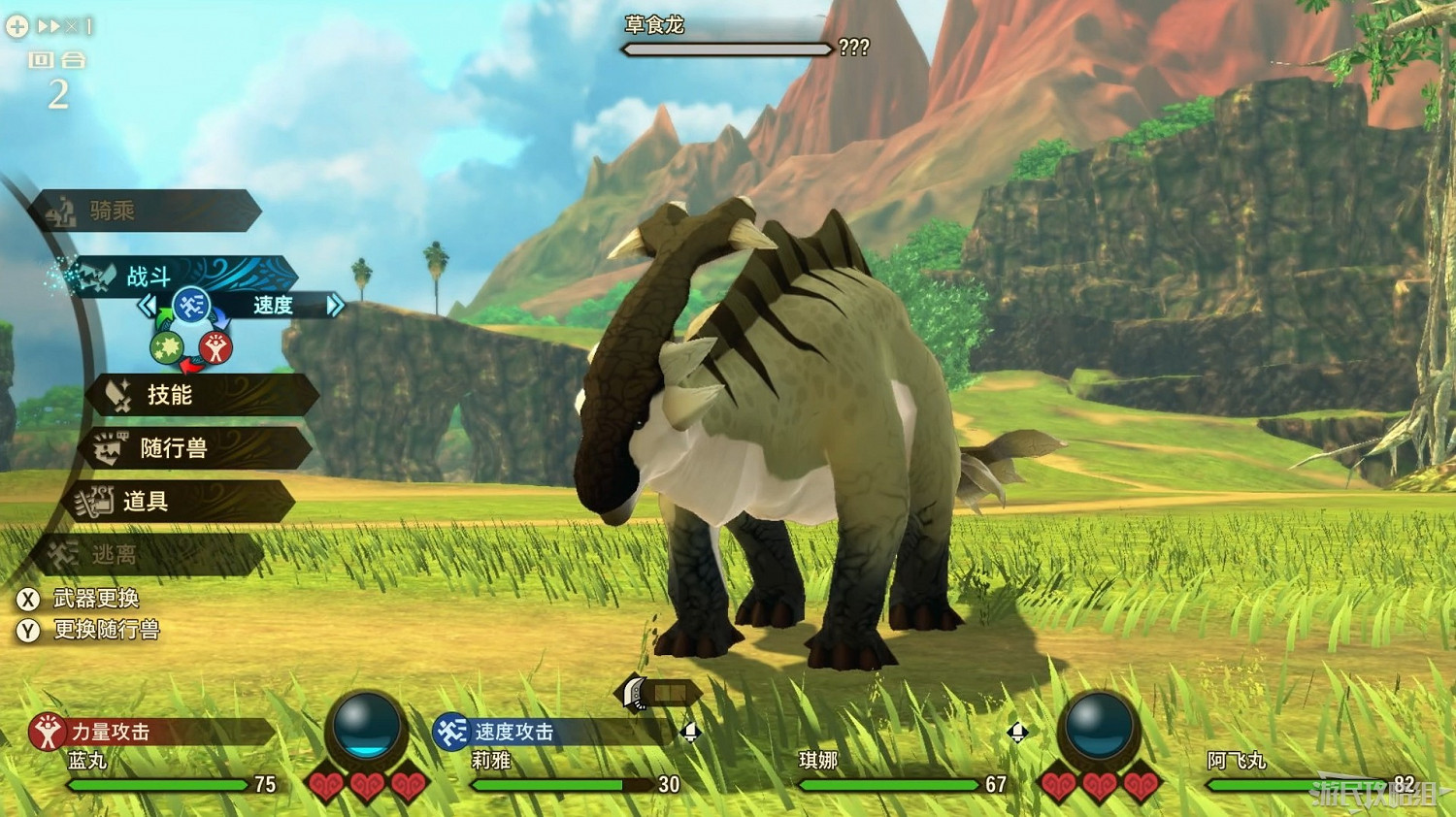Image resolution: width=1456 pixels, height=817 pixels.
Task: Click the weapon sharpness blade icon
Action: (x=633, y=693)
